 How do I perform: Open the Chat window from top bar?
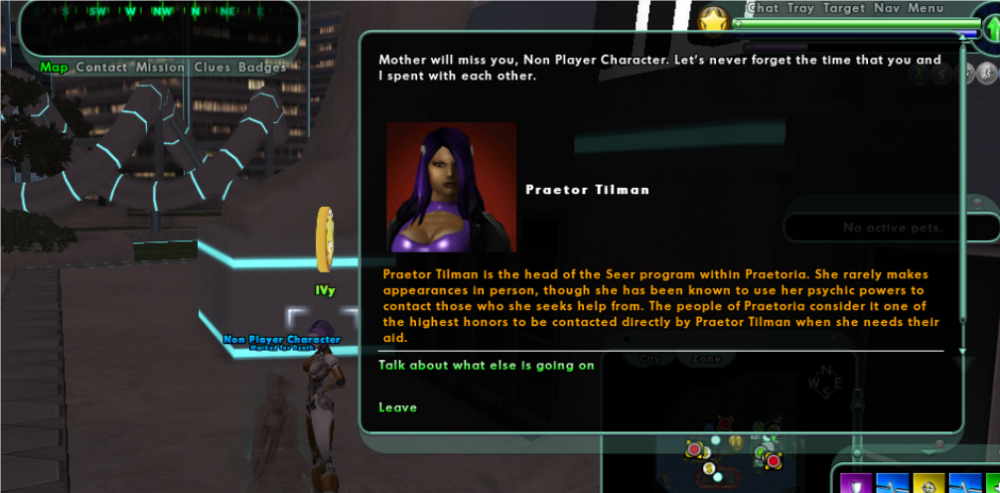click(763, 8)
